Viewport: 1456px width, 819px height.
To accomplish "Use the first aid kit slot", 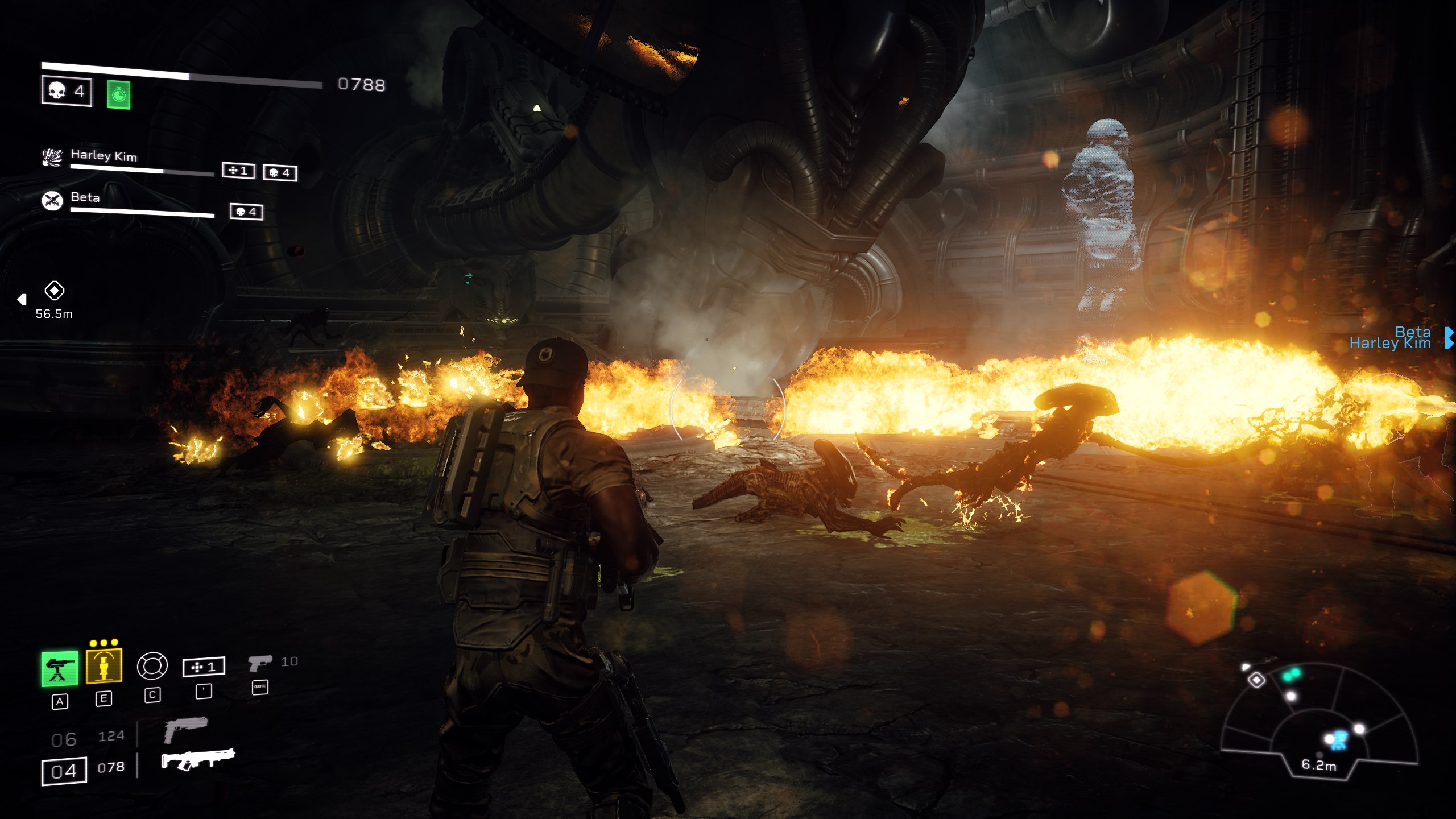I will click(204, 667).
